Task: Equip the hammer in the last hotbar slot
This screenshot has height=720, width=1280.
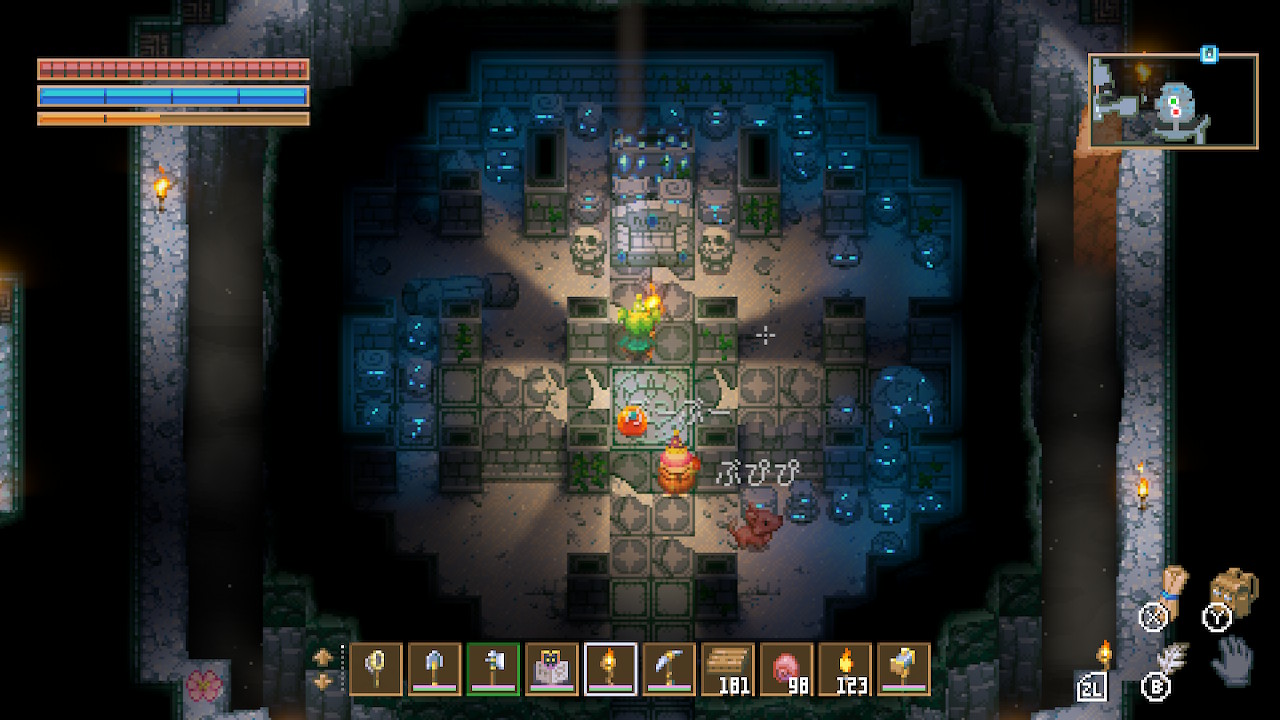Action: (903, 668)
